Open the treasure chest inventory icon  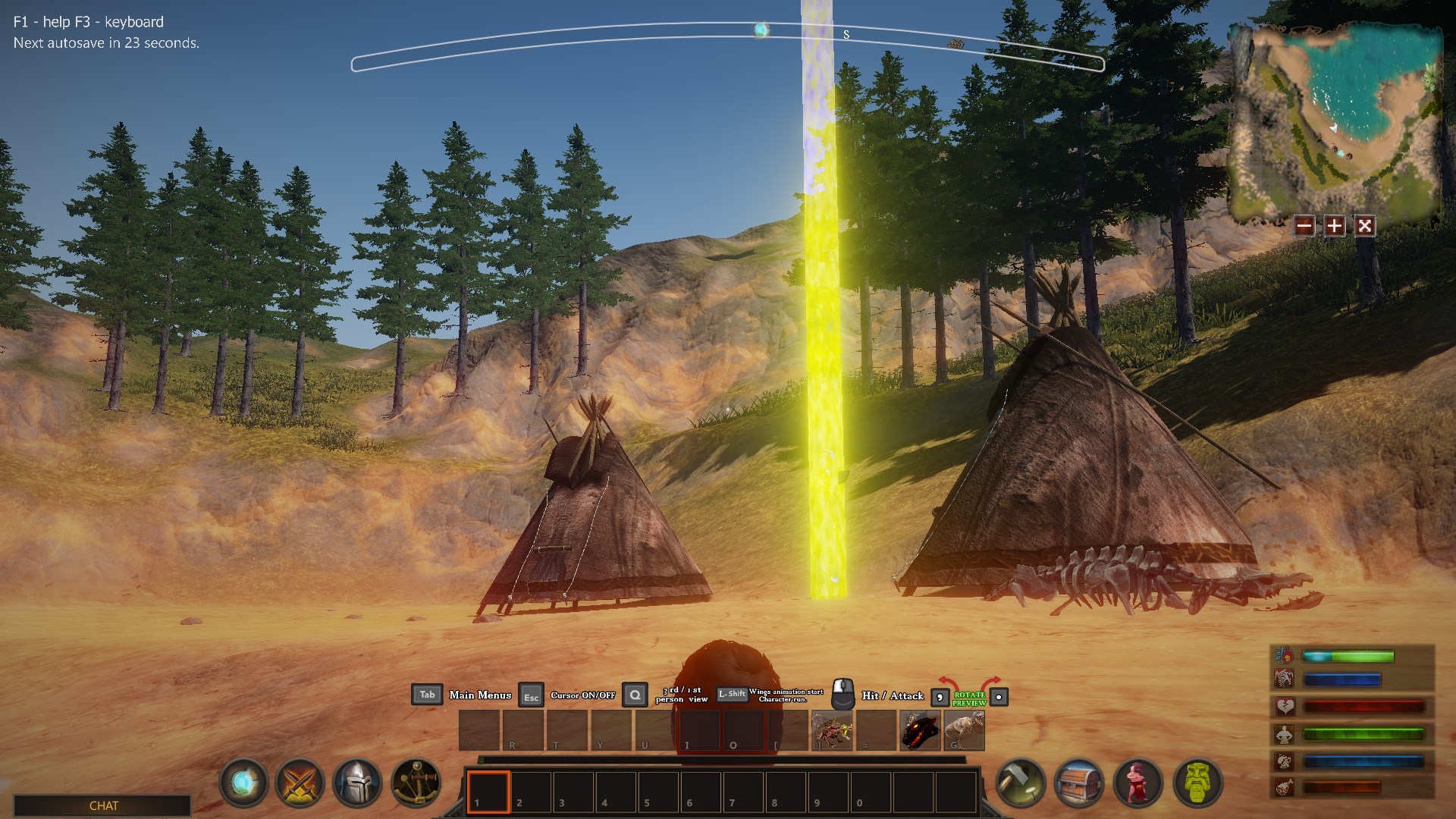click(1079, 782)
